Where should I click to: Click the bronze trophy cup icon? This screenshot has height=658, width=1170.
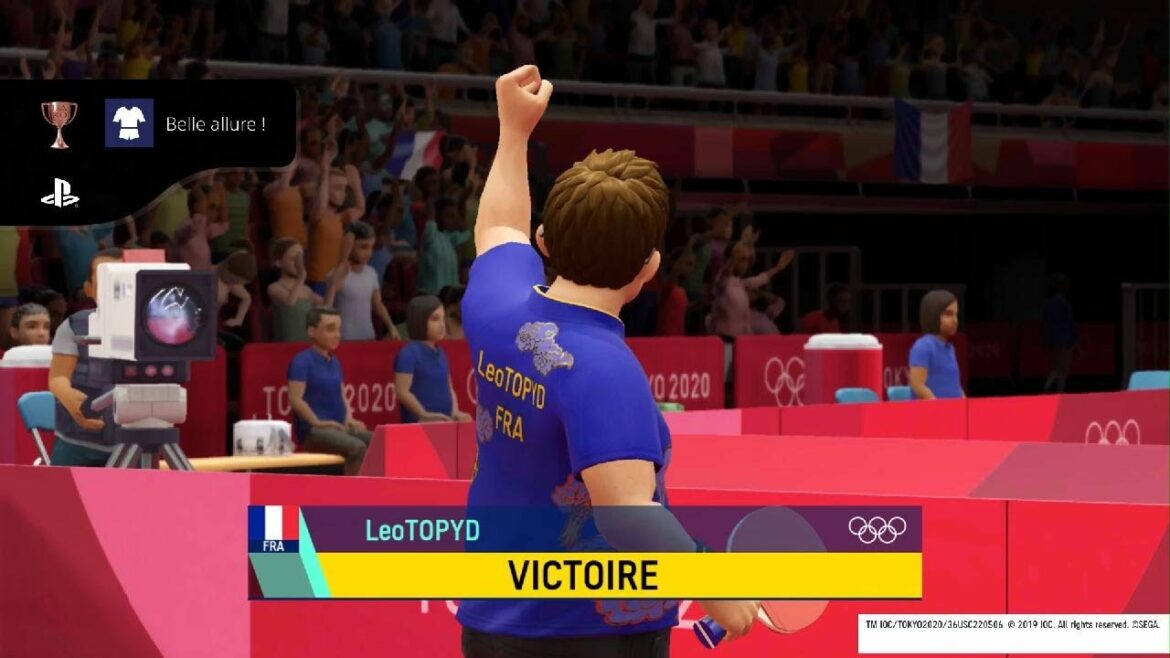click(59, 123)
